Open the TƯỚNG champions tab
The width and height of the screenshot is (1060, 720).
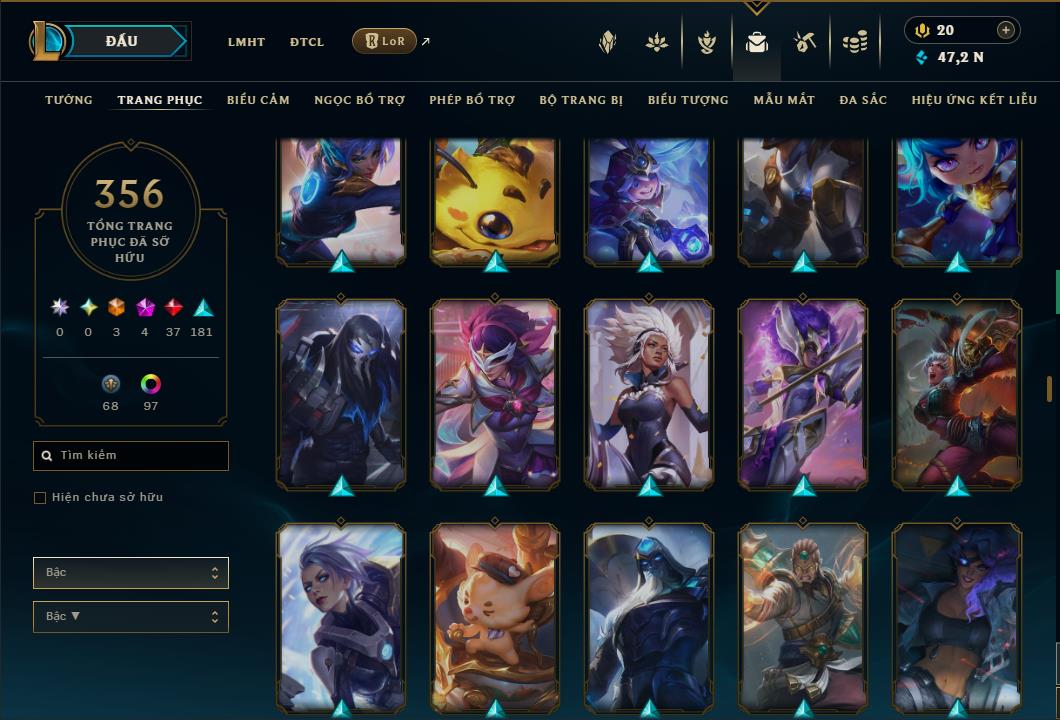pos(69,100)
